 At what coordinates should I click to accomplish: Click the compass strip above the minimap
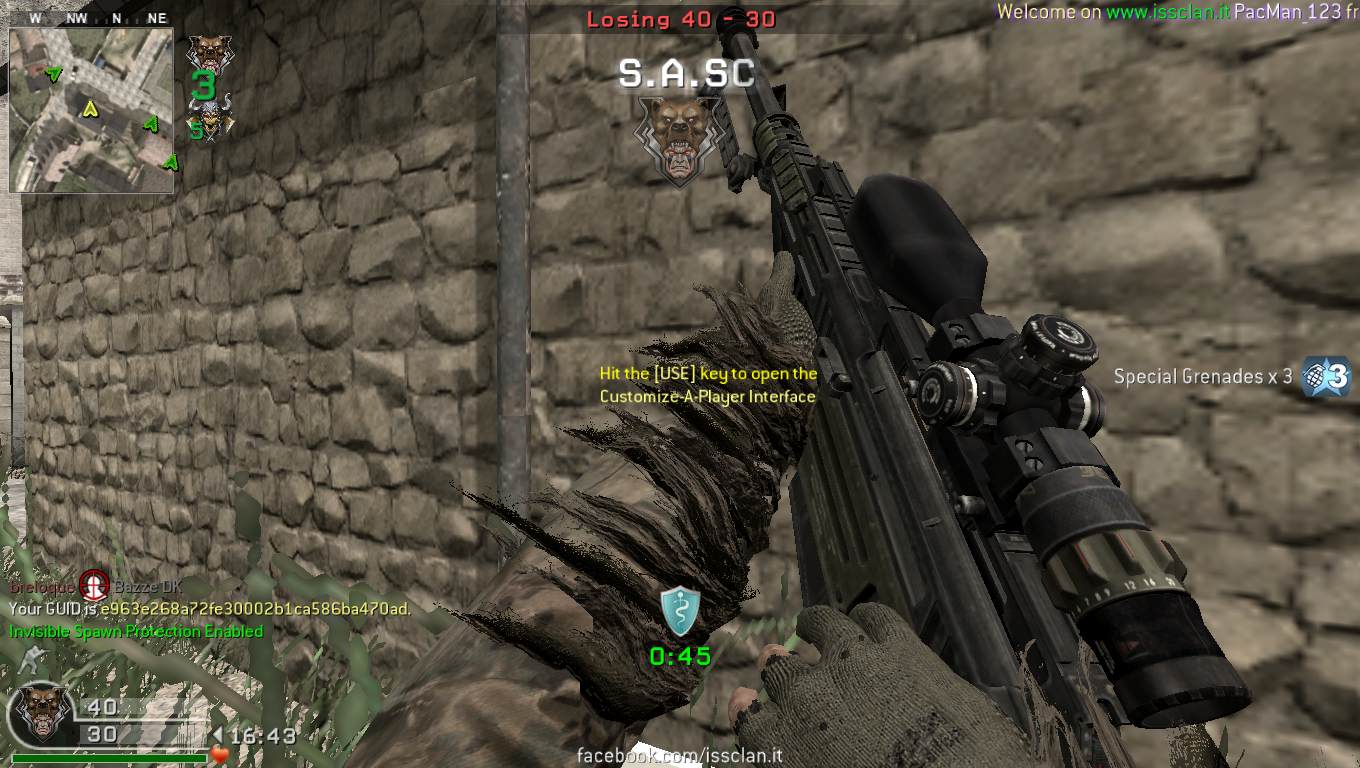click(x=91, y=18)
